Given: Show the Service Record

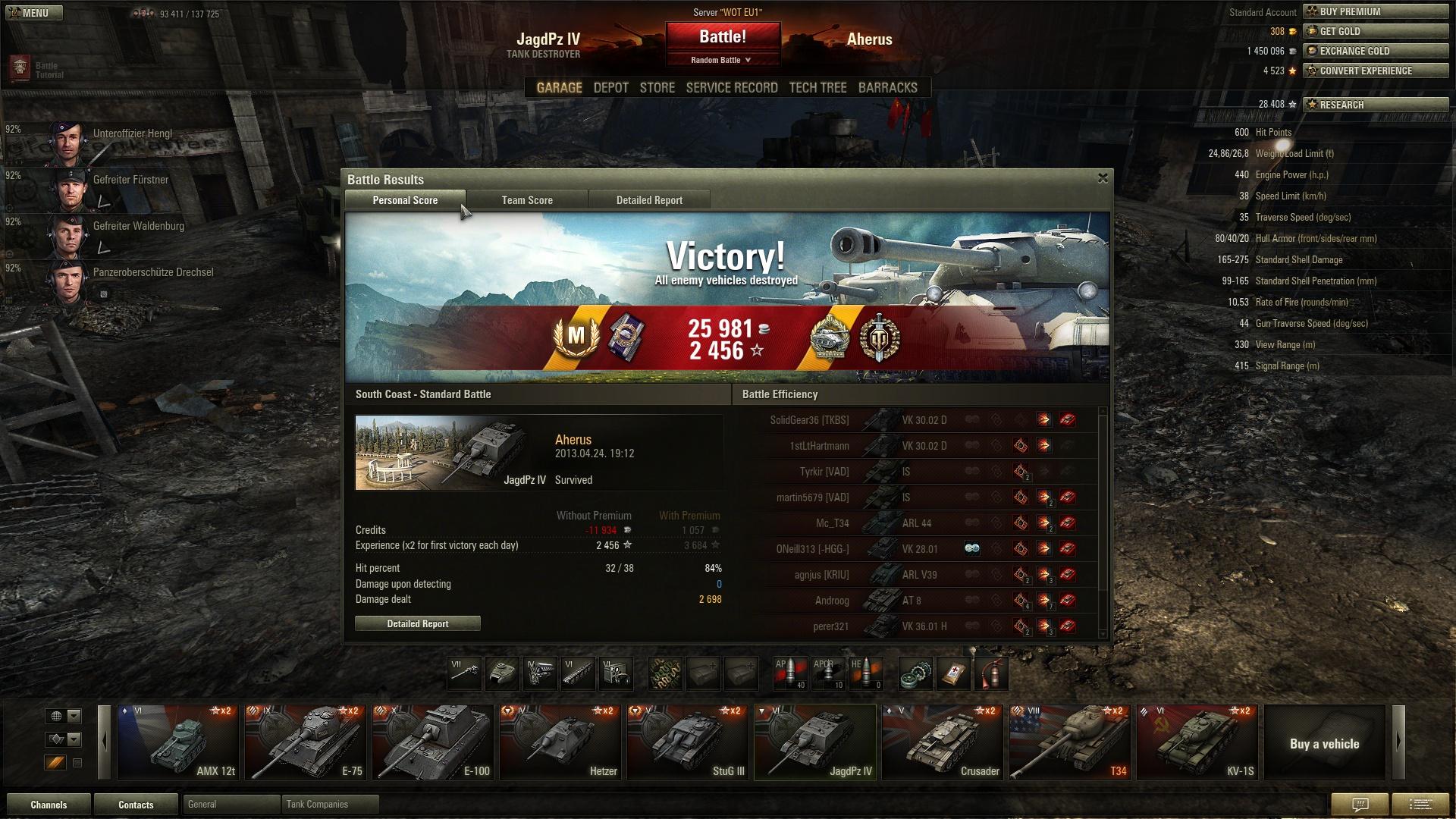Looking at the screenshot, I should click(x=732, y=88).
